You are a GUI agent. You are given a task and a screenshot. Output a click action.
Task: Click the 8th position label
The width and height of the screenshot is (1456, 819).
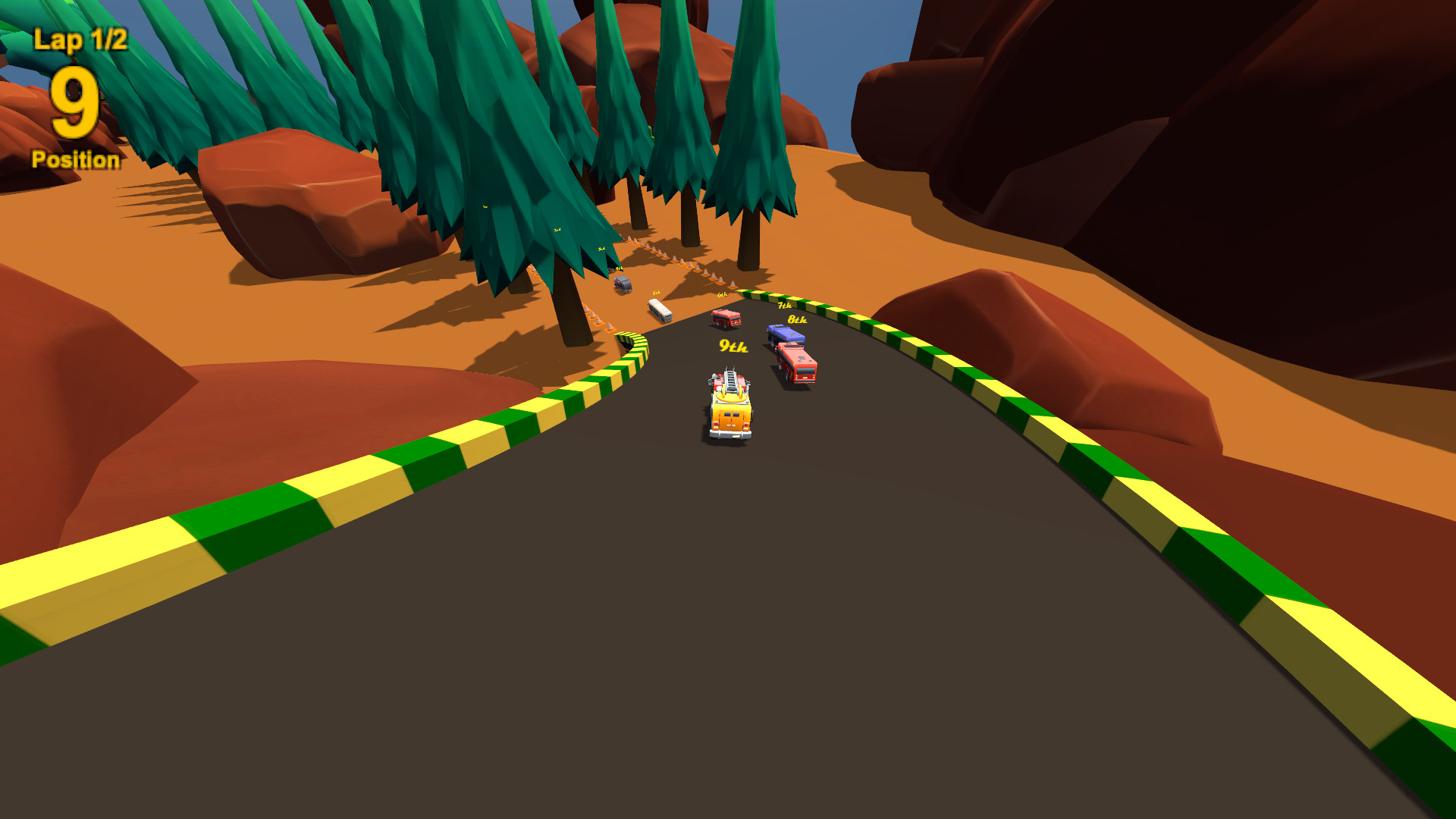798,321
